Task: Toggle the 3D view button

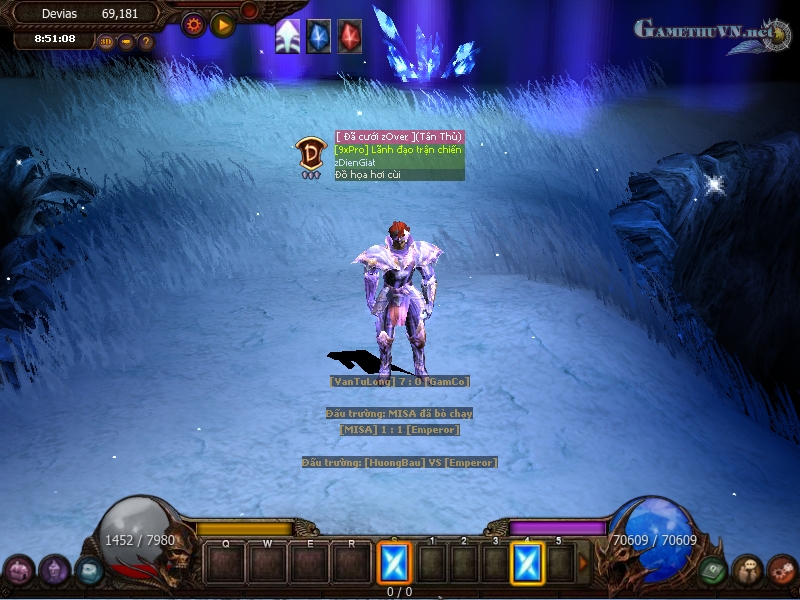Action: [106, 42]
